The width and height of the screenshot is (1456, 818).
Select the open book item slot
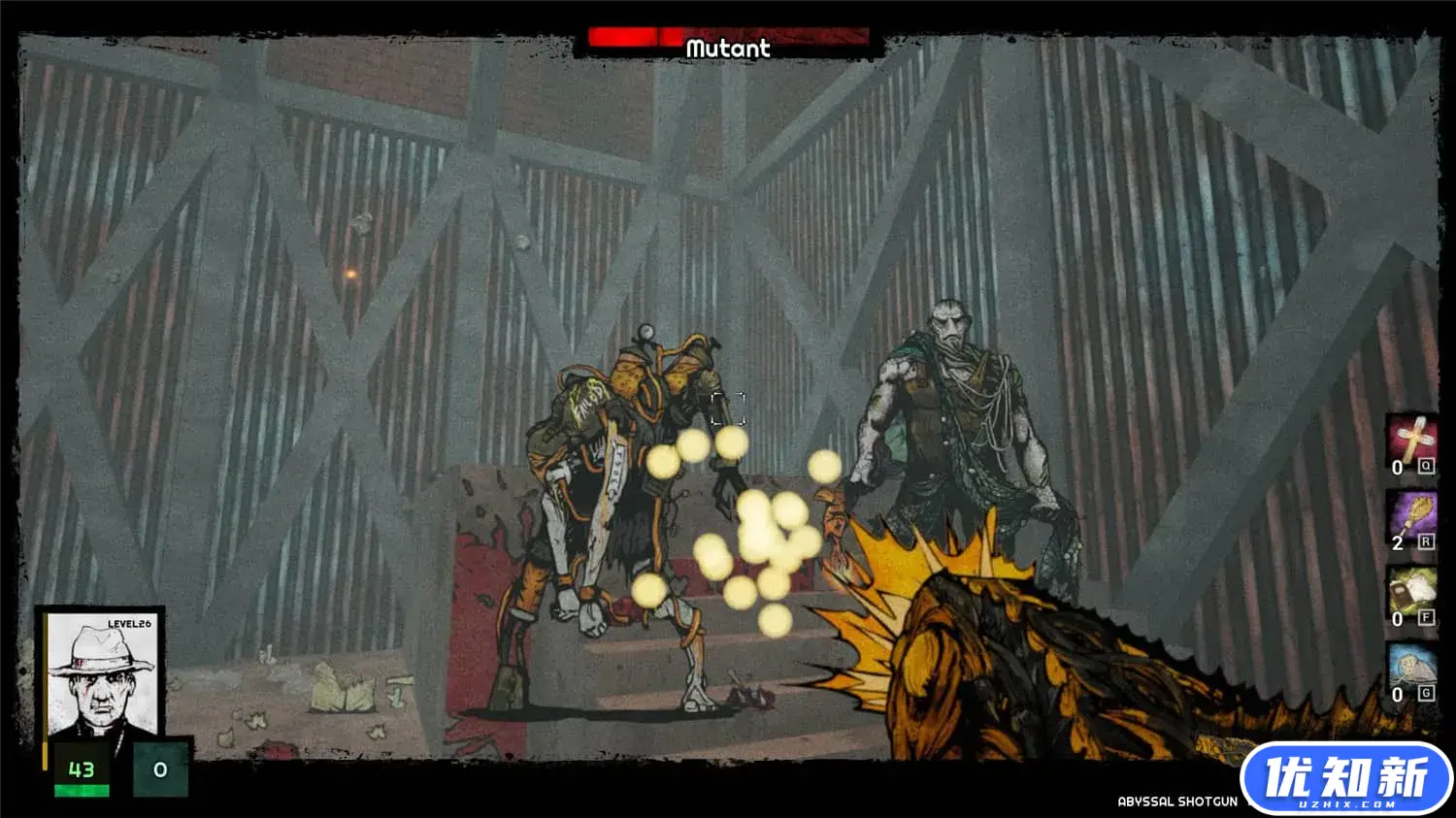coord(1412,591)
